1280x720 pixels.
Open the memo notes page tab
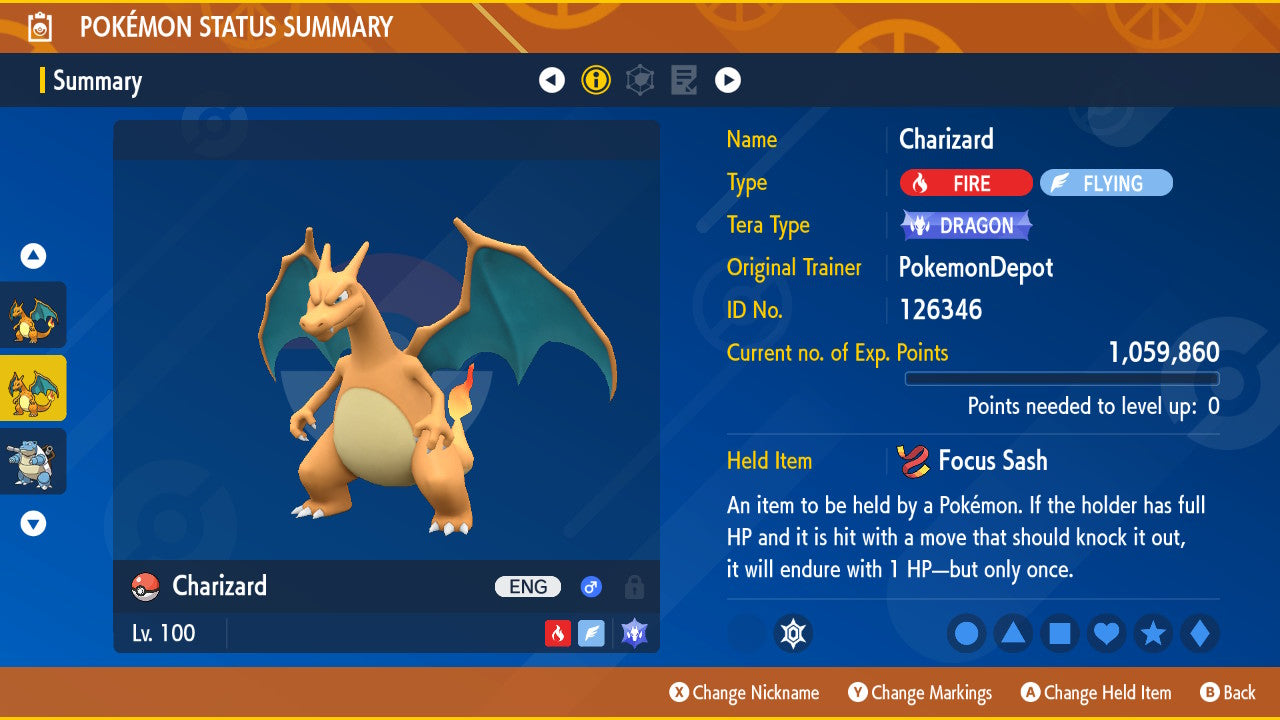(x=684, y=80)
